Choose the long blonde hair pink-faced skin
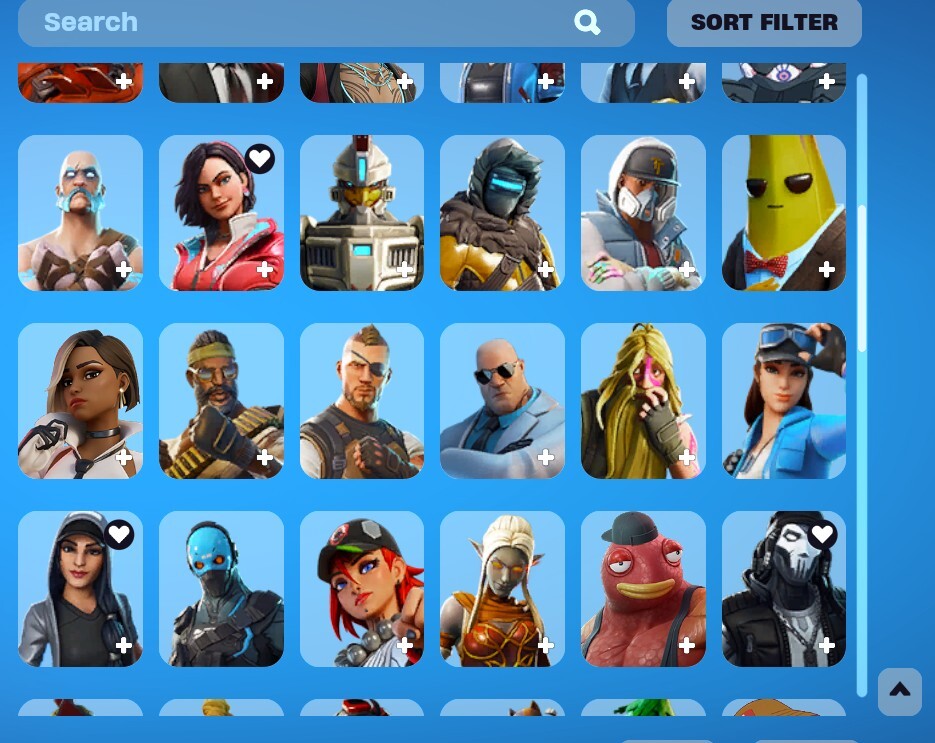Screen dimensions: 935x743 643,400
